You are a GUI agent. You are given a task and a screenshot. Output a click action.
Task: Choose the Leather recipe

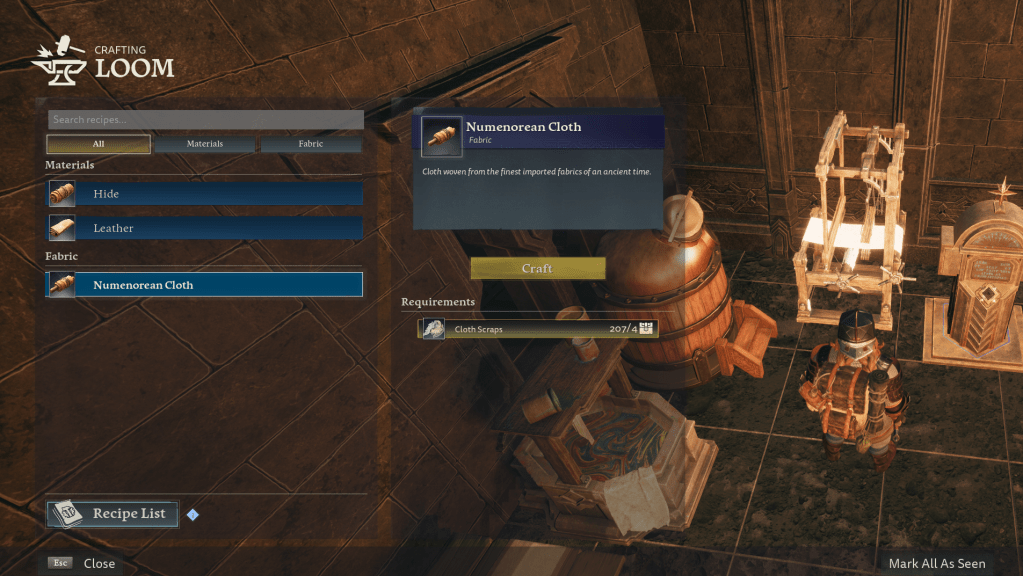205,228
